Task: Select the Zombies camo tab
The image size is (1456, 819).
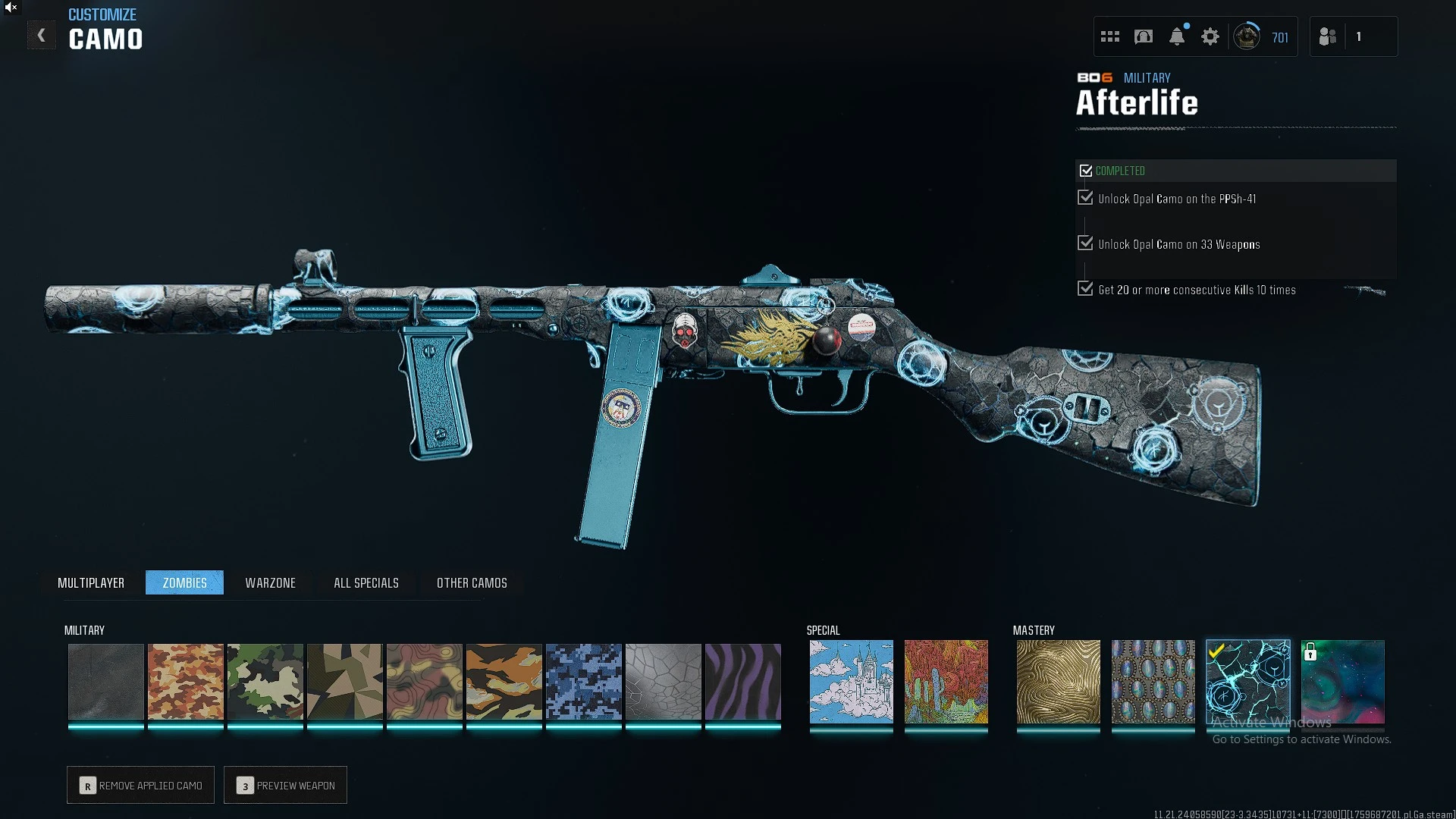Action: (184, 582)
